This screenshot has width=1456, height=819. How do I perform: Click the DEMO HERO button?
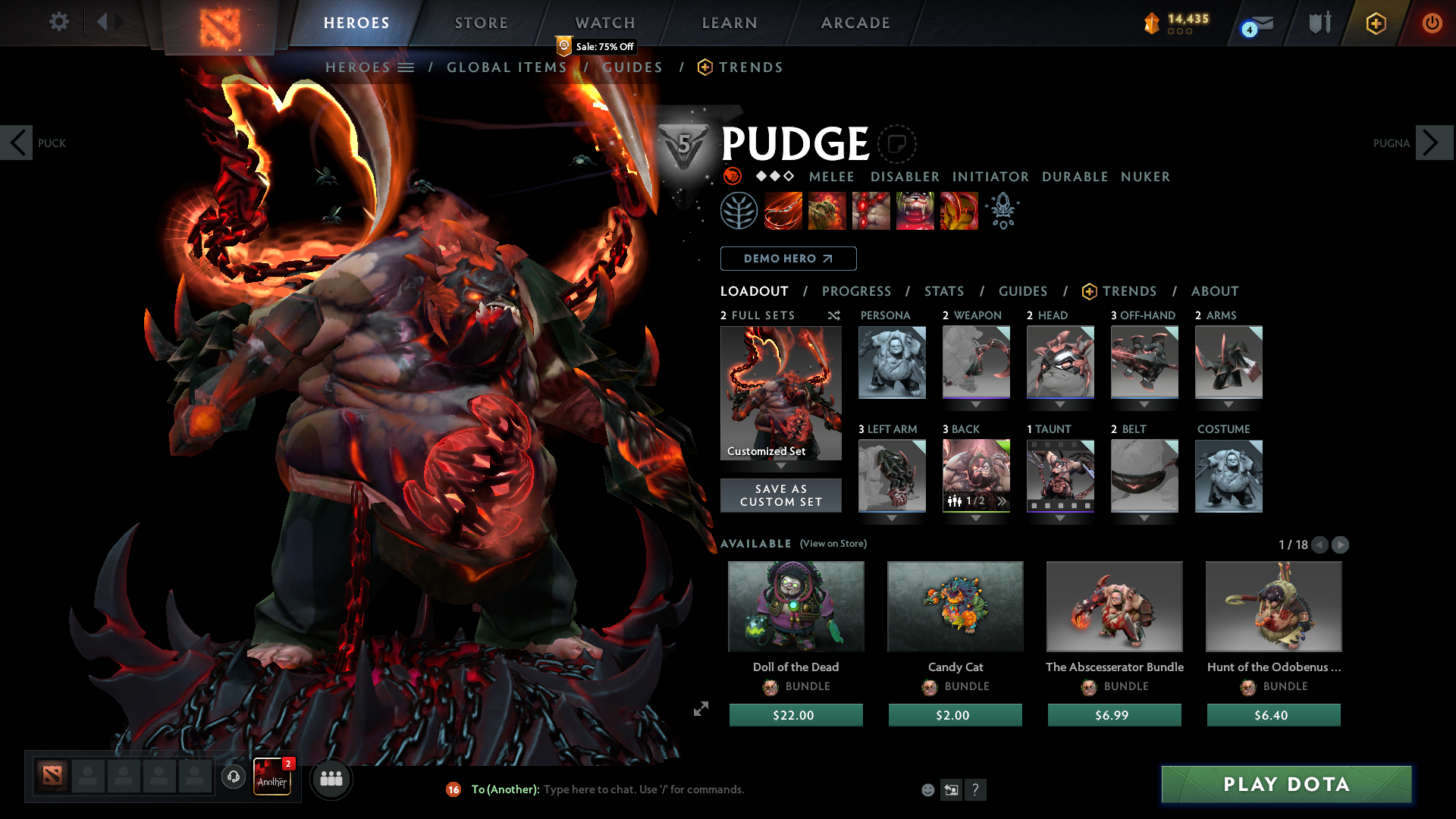coord(788,258)
